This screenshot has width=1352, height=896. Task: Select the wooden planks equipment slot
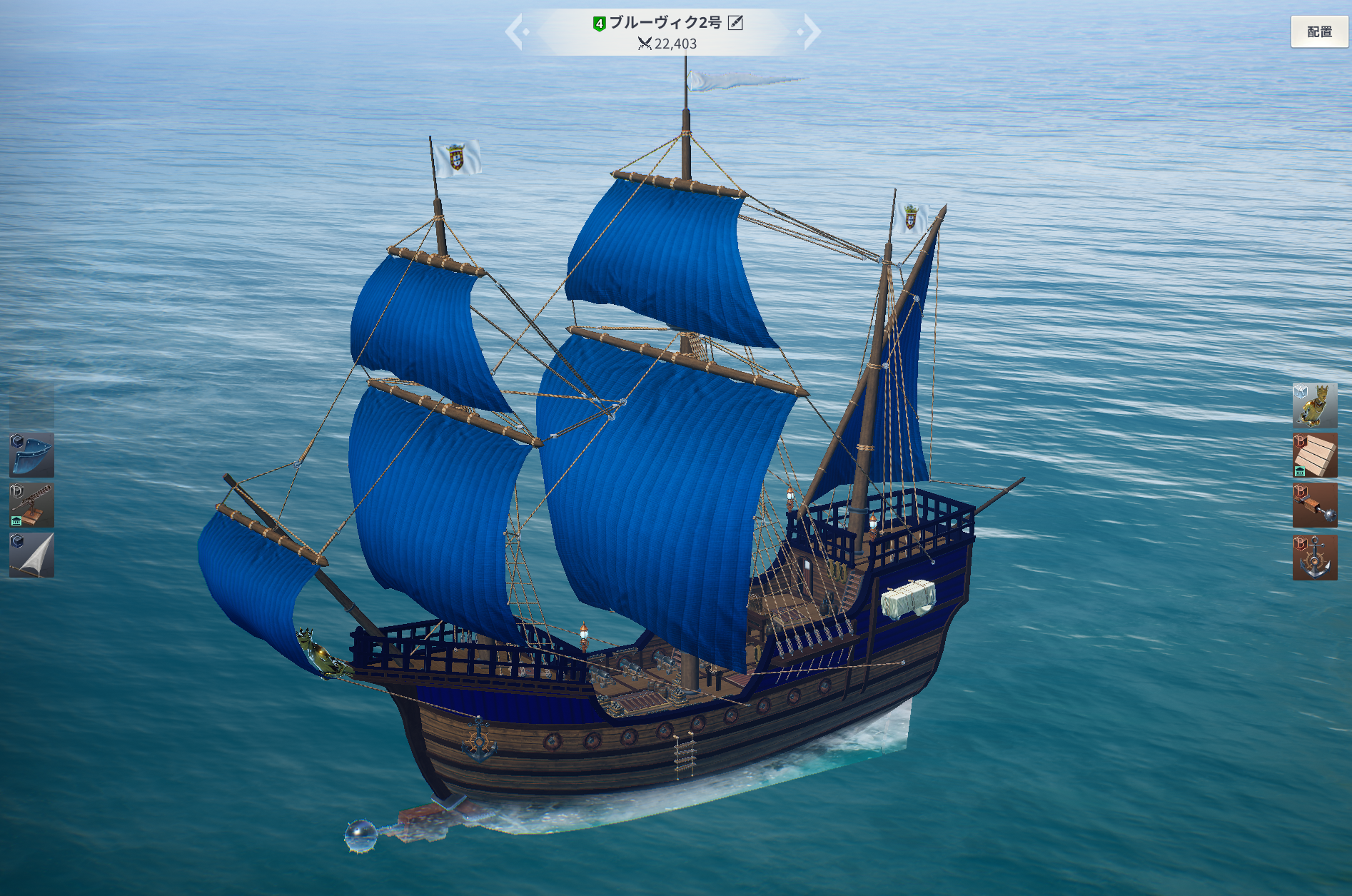[x=1314, y=455]
